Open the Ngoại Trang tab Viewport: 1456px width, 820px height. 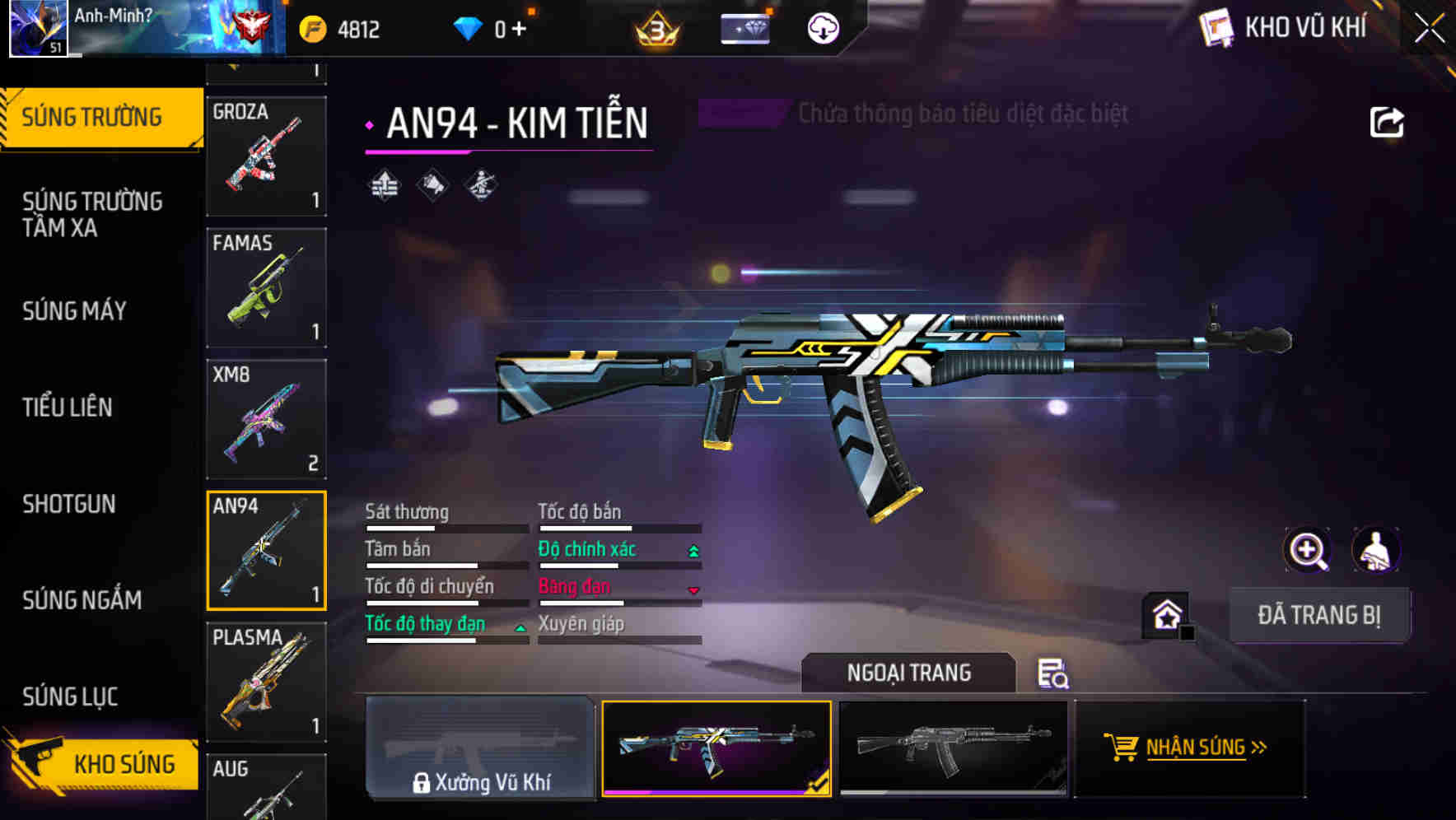click(908, 673)
